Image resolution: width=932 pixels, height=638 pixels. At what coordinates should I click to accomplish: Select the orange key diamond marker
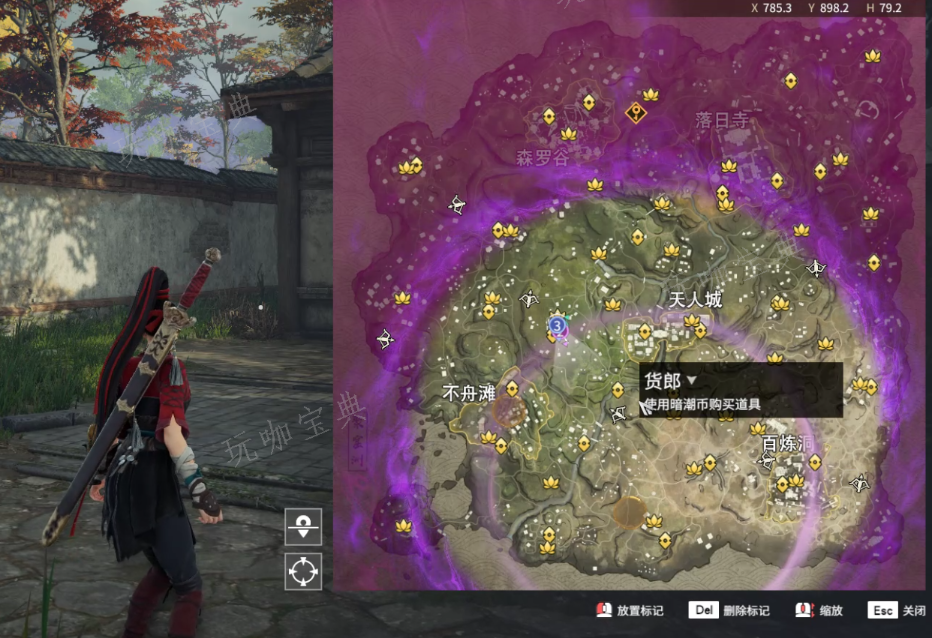[635, 112]
